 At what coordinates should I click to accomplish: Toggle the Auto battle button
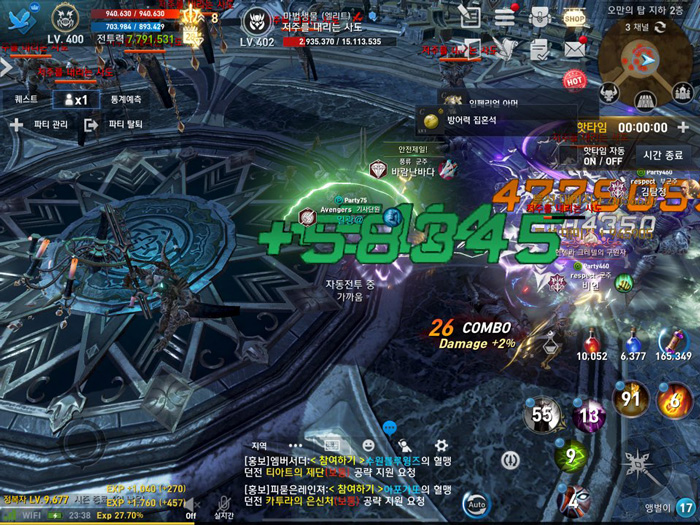(x=476, y=503)
